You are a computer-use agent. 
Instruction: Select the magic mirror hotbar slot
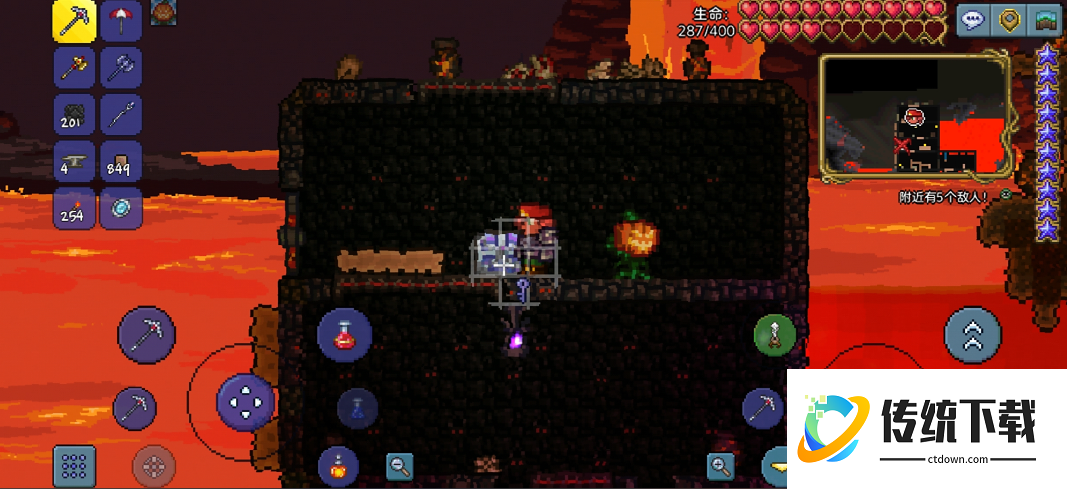point(121,209)
